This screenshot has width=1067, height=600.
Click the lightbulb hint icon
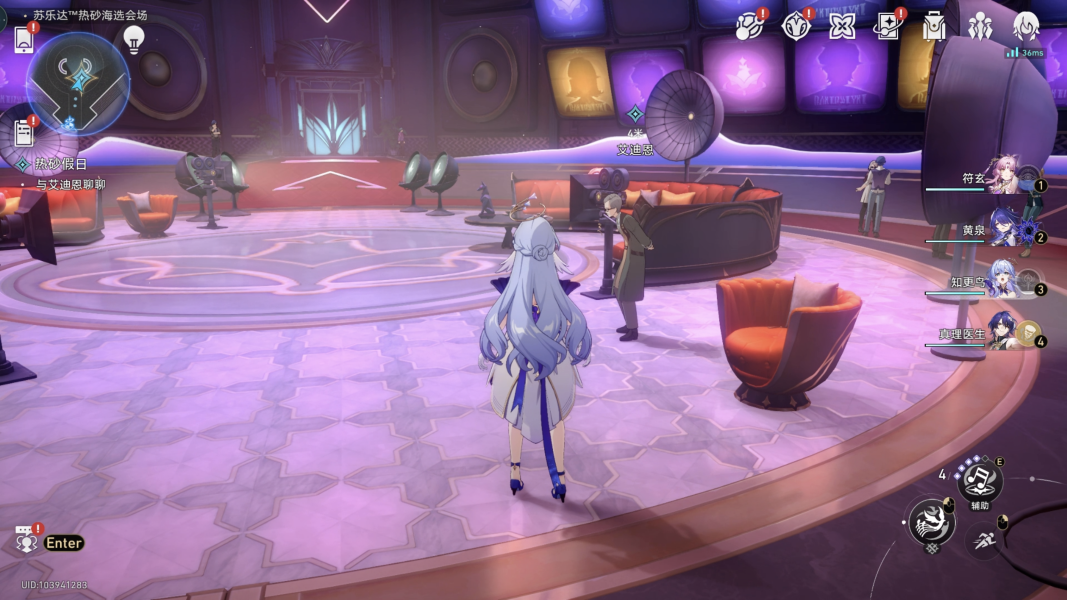pyautogui.click(x=133, y=39)
